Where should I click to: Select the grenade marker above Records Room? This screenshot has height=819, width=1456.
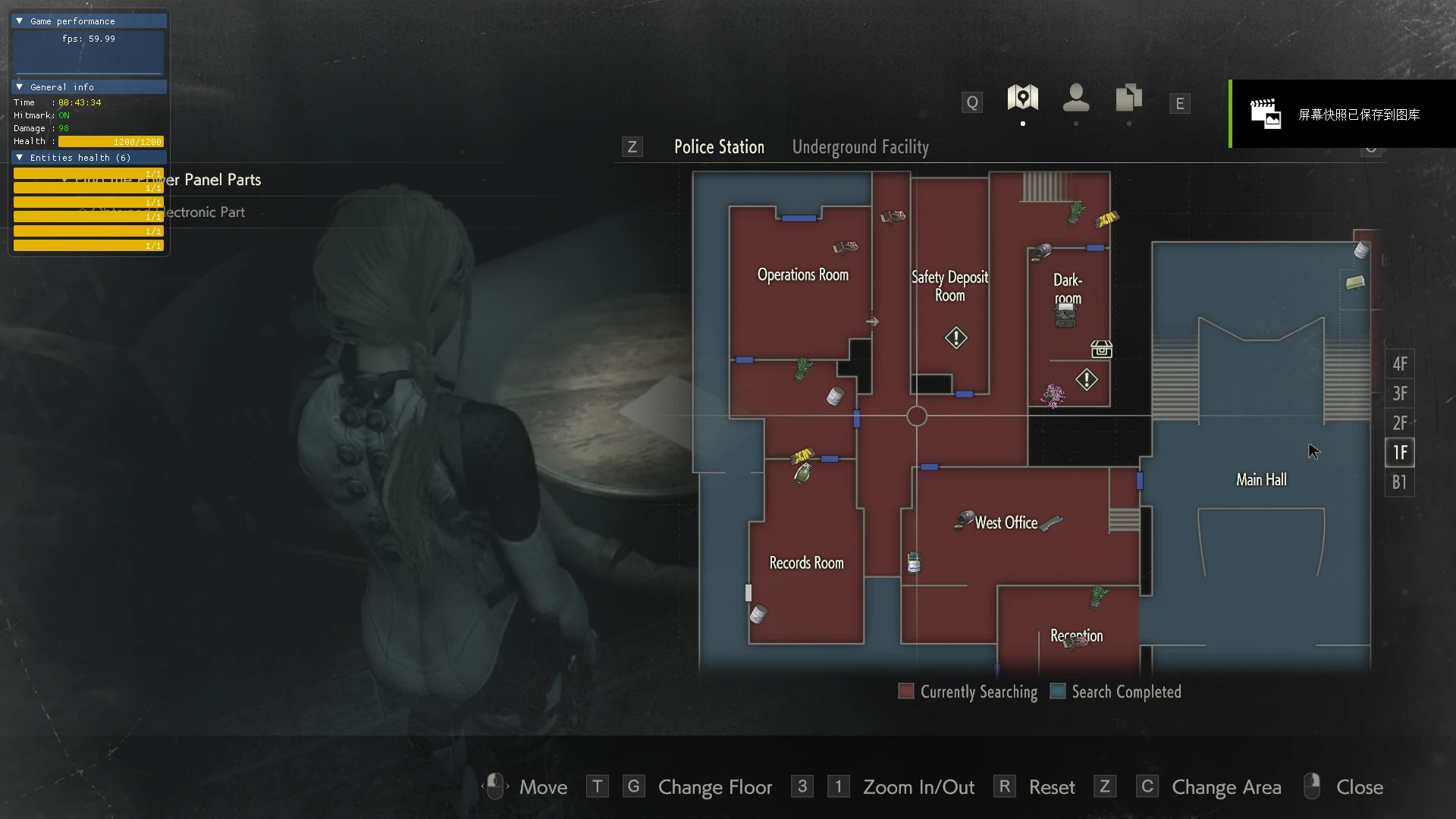(802, 473)
